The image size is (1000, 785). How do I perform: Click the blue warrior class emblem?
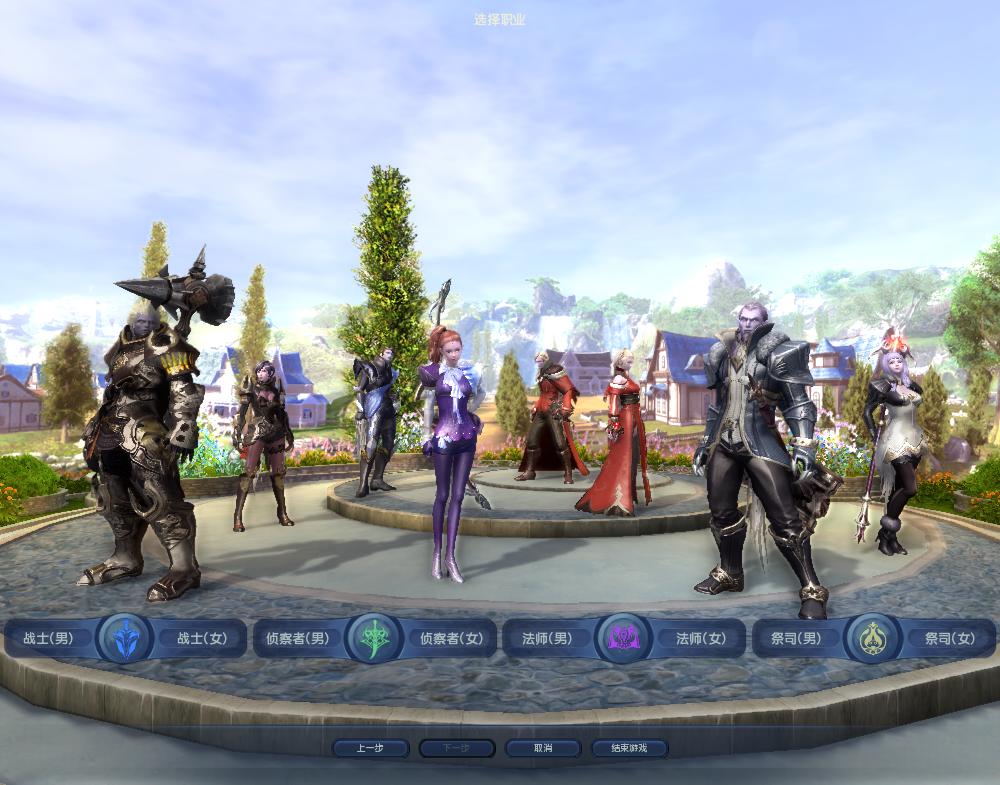(126, 638)
